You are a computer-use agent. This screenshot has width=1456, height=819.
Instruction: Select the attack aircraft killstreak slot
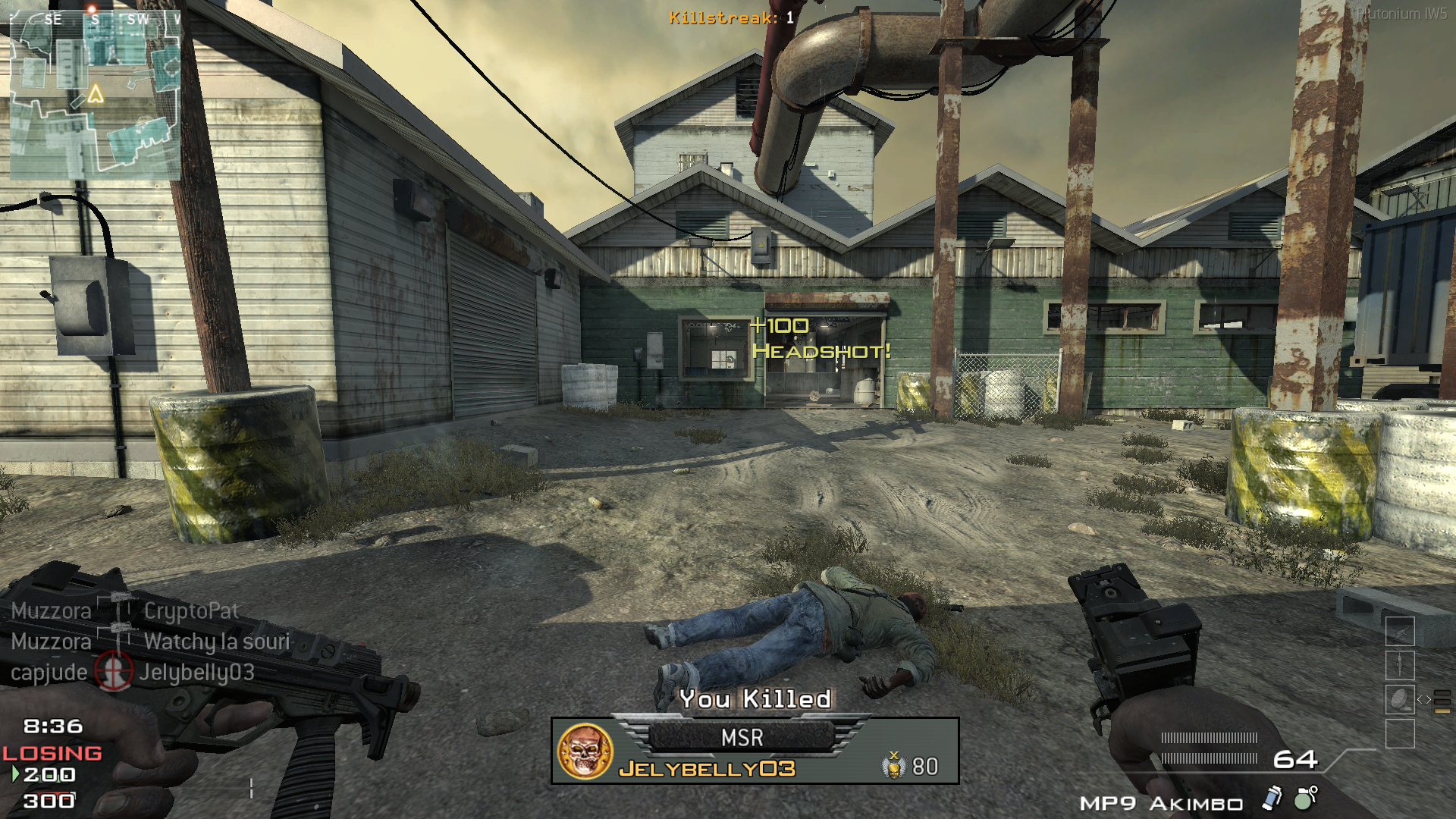(x=1400, y=632)
